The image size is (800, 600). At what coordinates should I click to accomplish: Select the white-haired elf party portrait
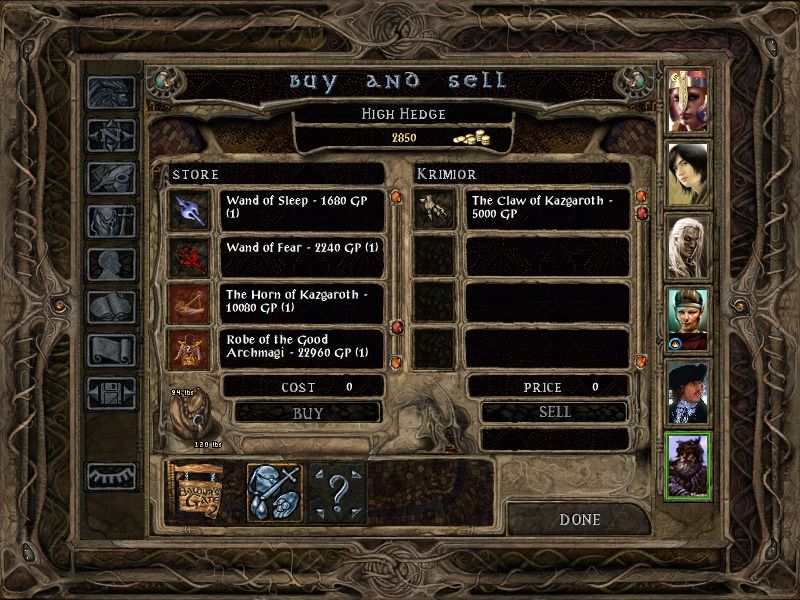coord(688,246)
